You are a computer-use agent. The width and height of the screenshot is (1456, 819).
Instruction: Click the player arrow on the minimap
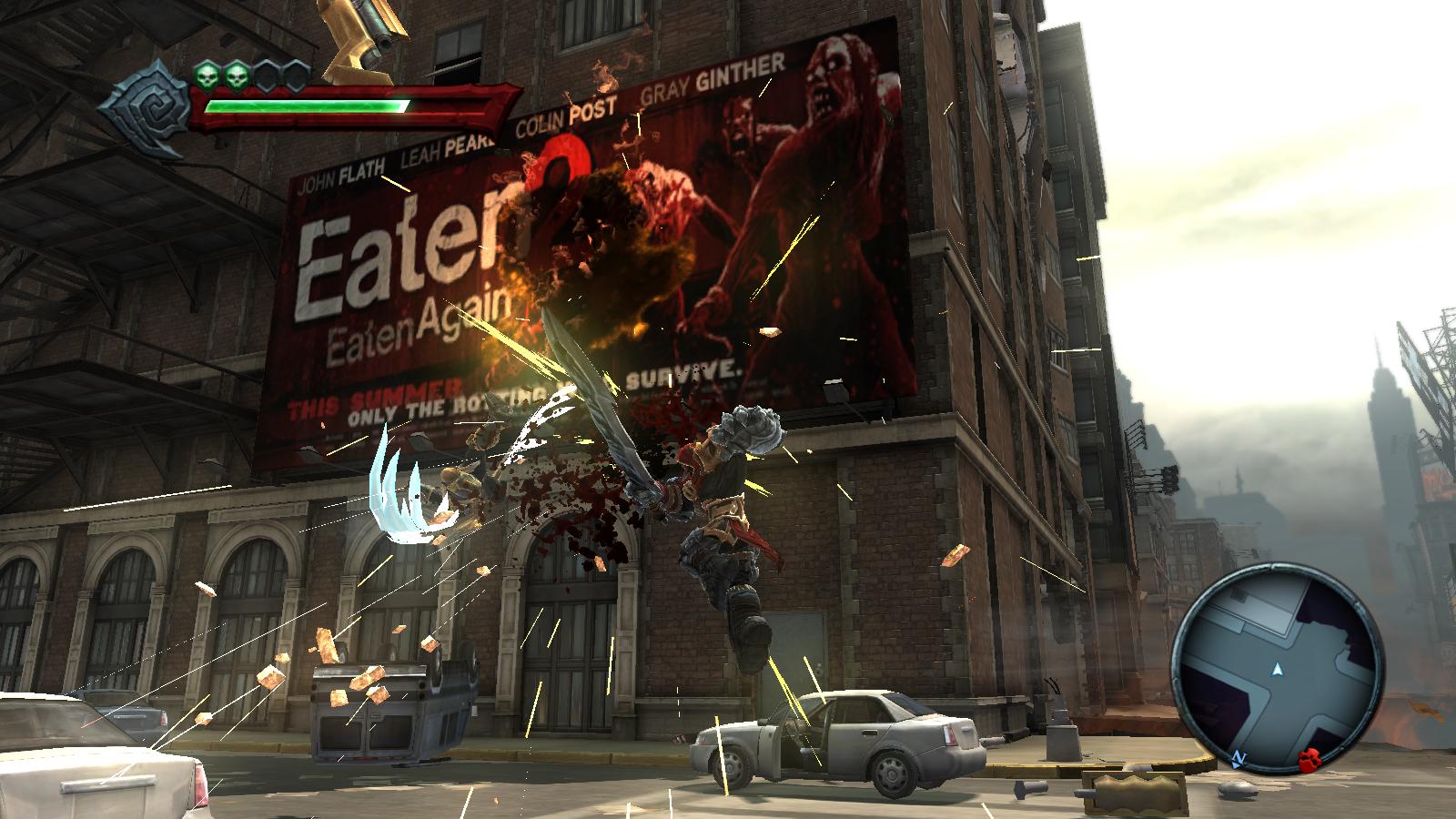(x=1278, y=671)
